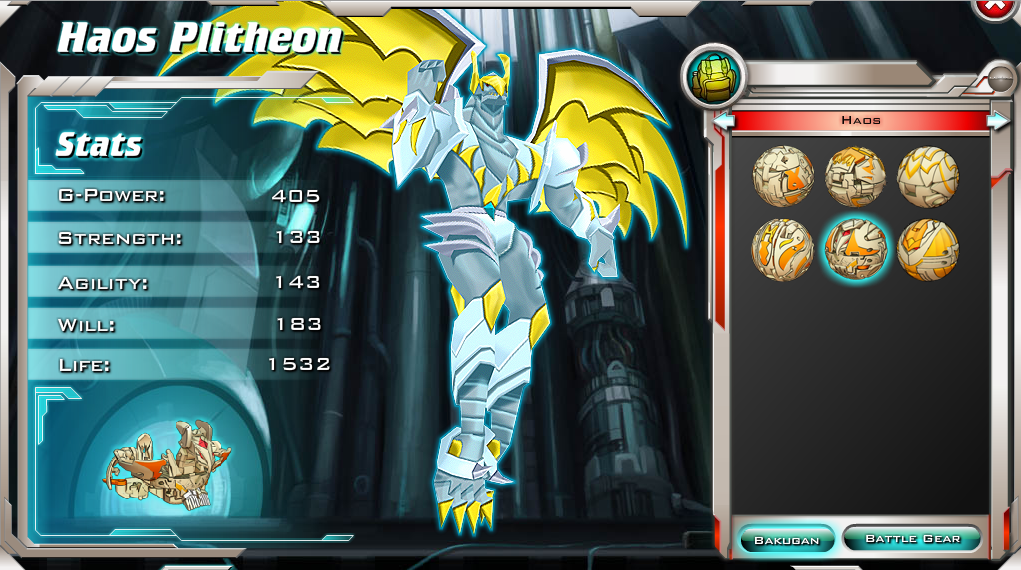Image resolution: width=1021 pixels, height=570 pixels.
Task: Close the Bakugan stats window
Action: click(x=996, y=6)
